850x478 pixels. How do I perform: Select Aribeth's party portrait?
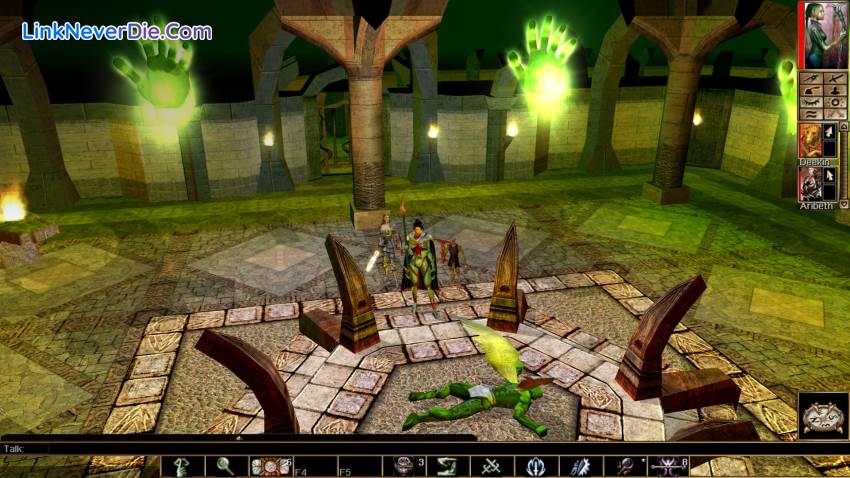(x=810, y=184)
